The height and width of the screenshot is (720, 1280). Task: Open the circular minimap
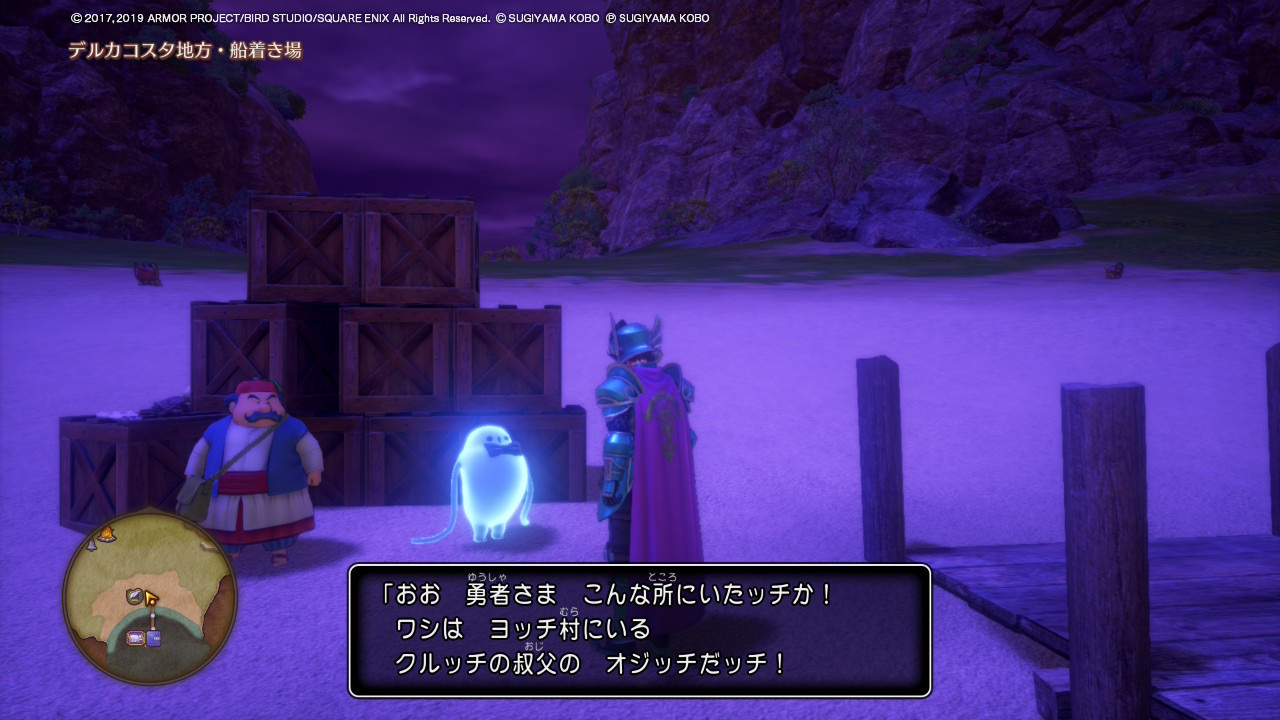tap(150, 597)
